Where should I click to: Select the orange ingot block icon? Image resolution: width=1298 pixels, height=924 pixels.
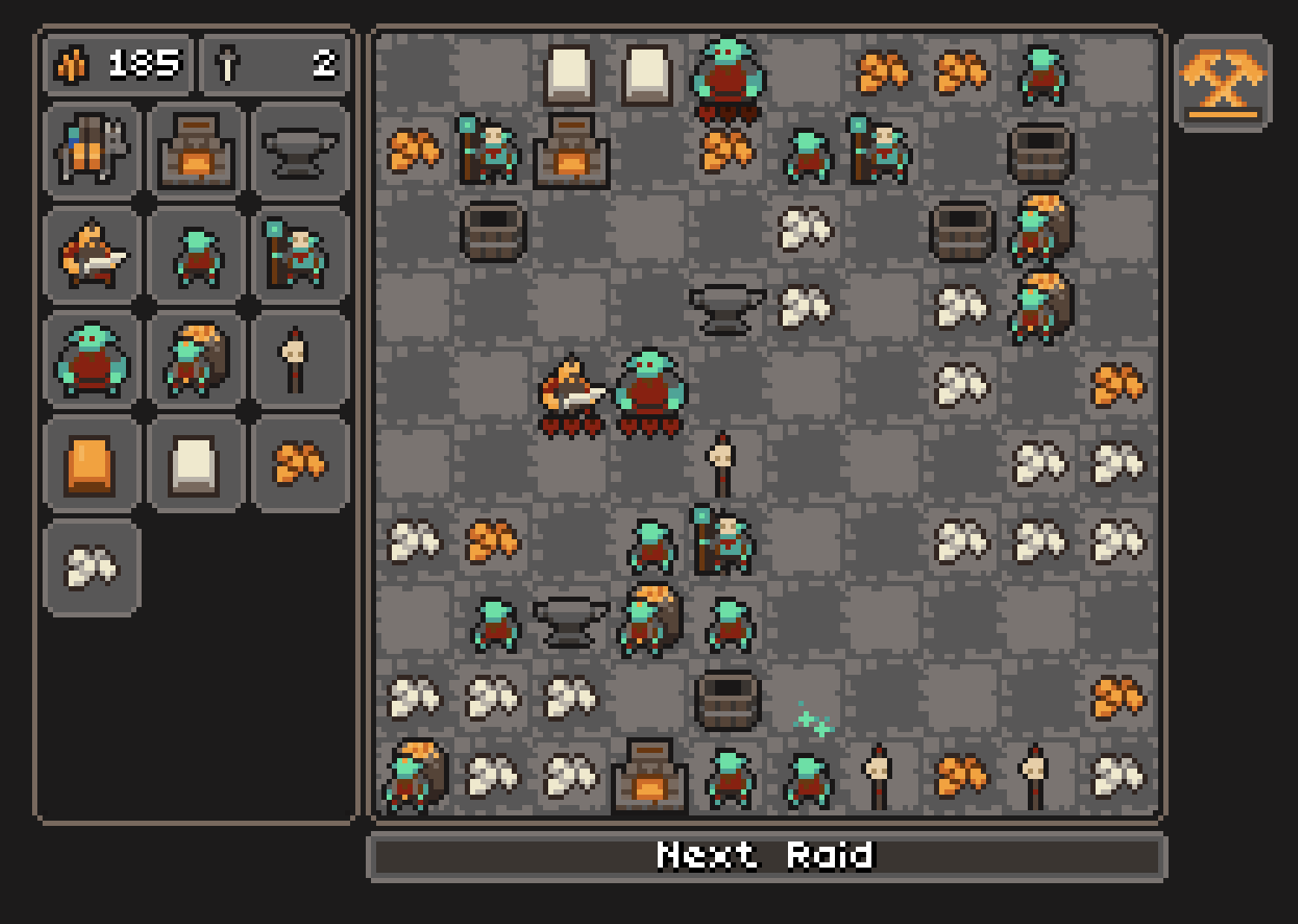coord(91,463)
